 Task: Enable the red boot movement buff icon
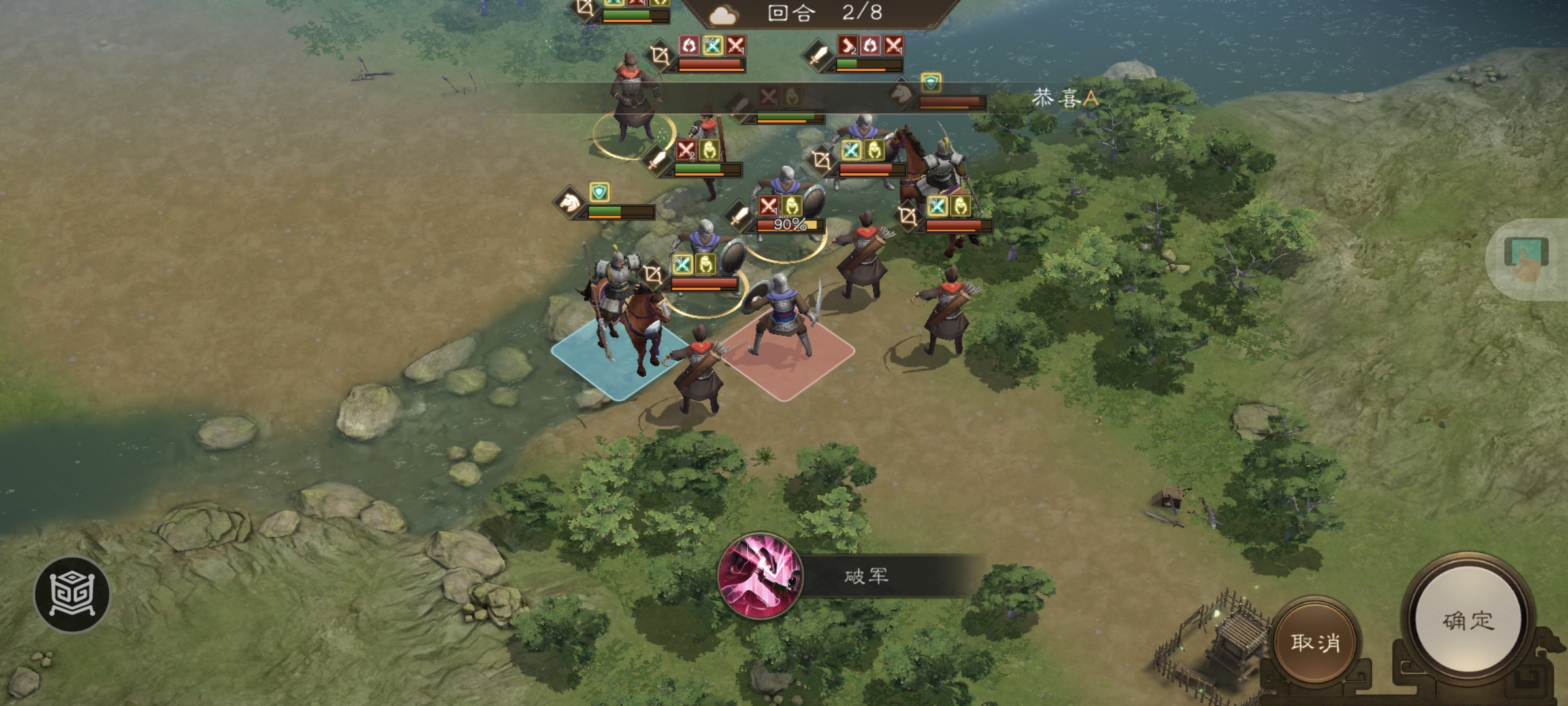[x=848, y=45]
